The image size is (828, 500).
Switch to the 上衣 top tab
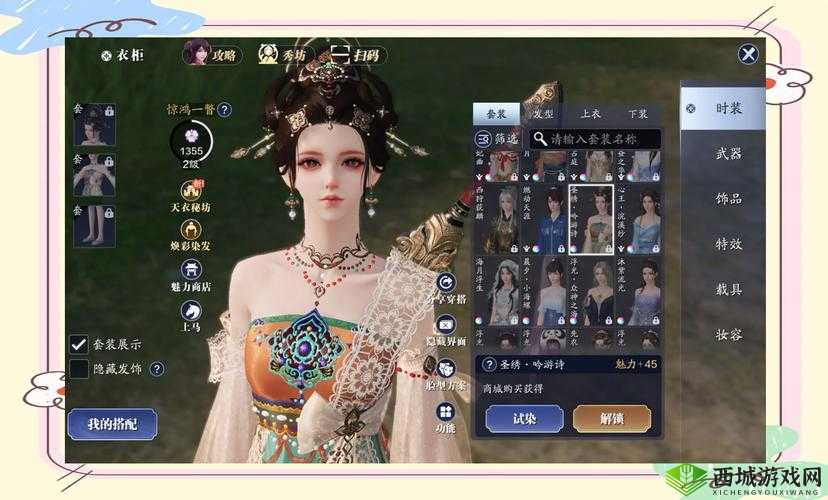tap(591, 114)
